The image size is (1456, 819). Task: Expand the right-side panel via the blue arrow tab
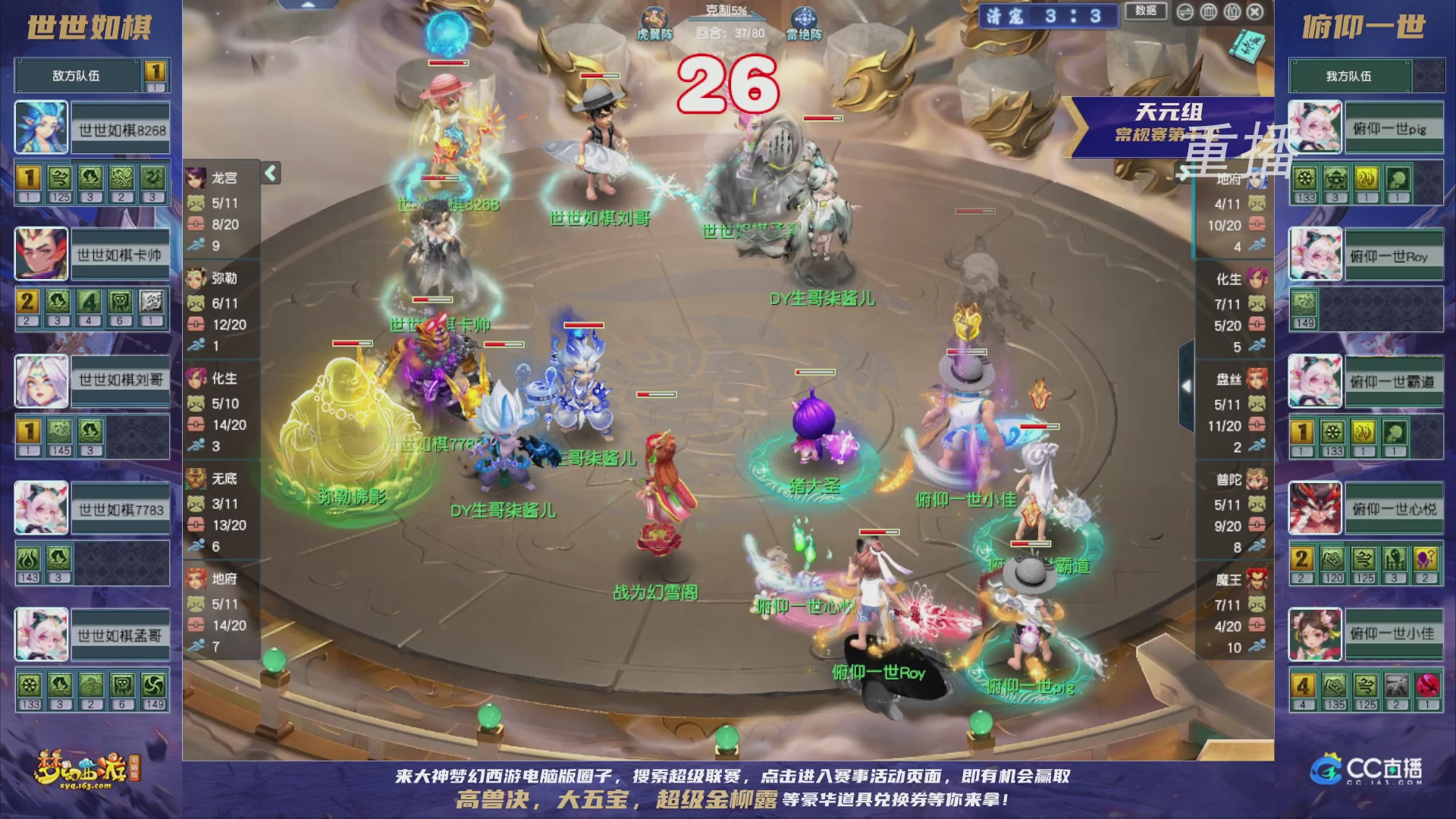[x=1187, y=385]
